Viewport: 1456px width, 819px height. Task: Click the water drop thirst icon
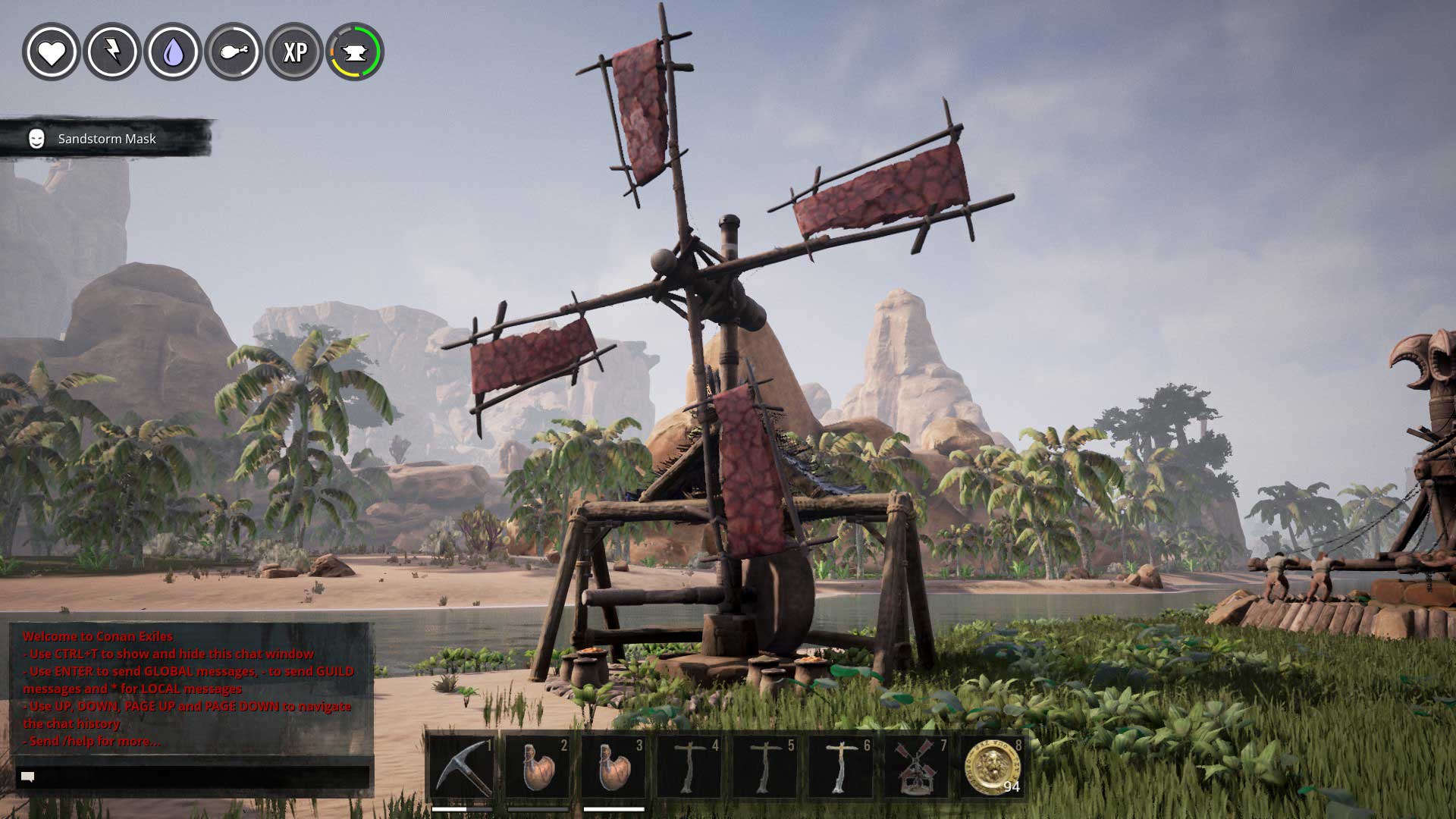(173, 52)
